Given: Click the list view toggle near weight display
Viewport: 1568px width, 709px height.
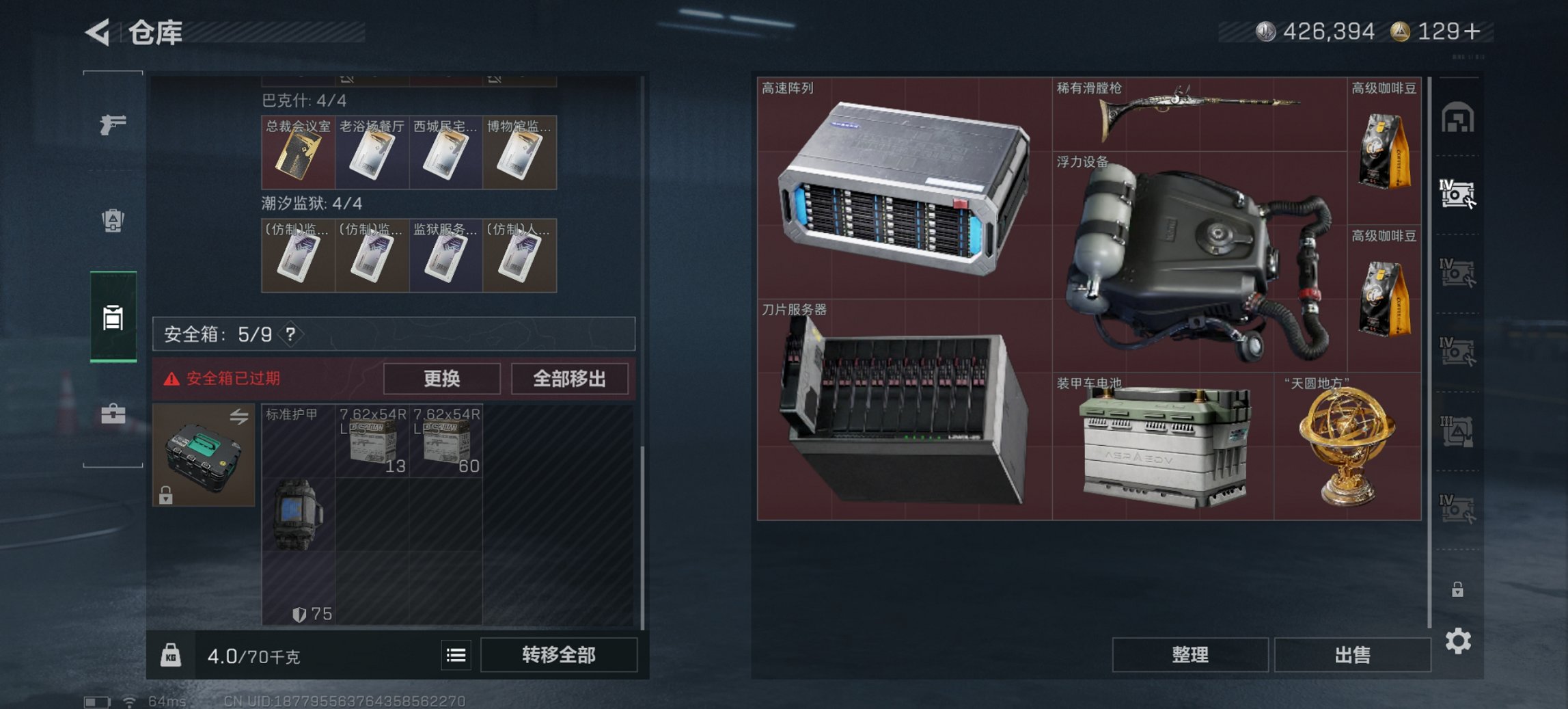Looking at the screenshot, I should pos(455,655).
